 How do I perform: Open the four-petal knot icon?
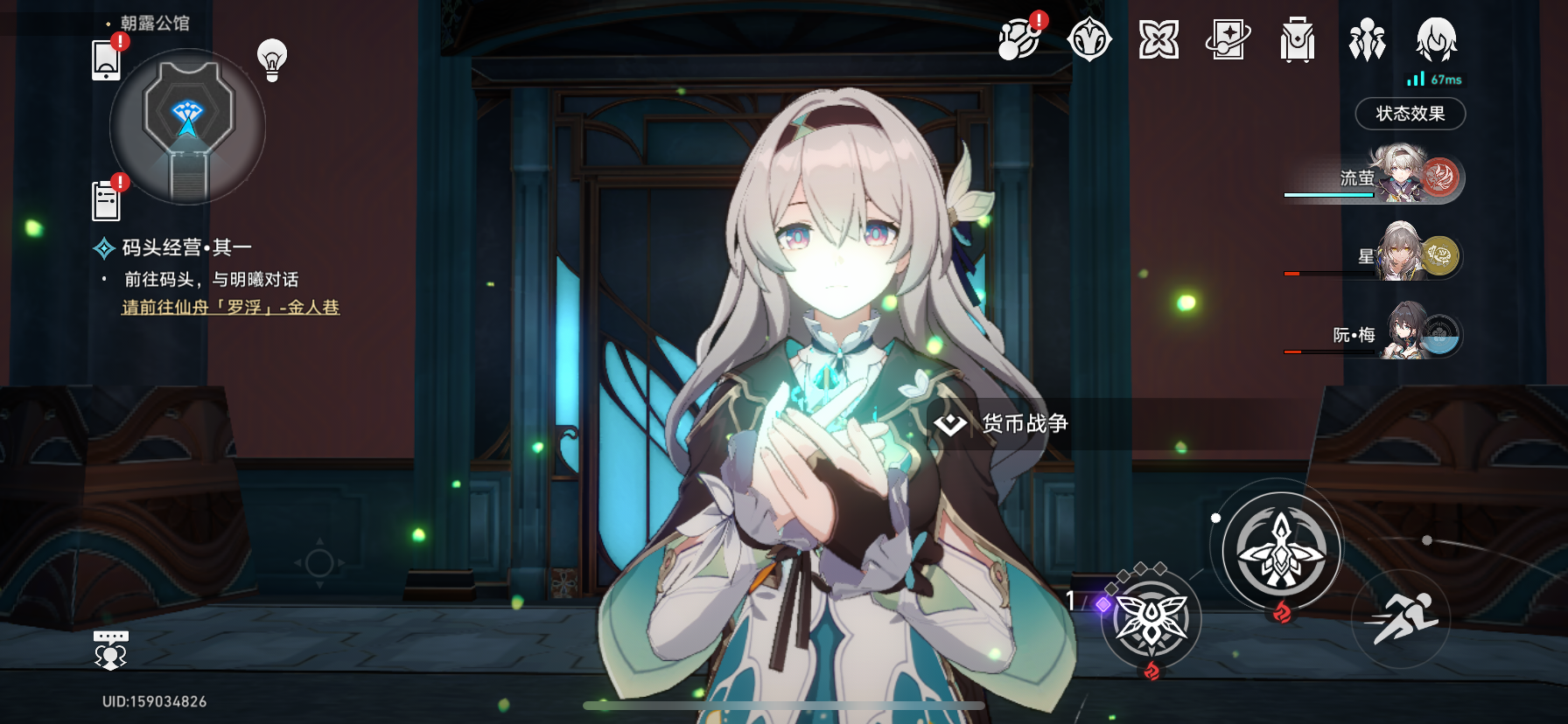pos(1158,39)
